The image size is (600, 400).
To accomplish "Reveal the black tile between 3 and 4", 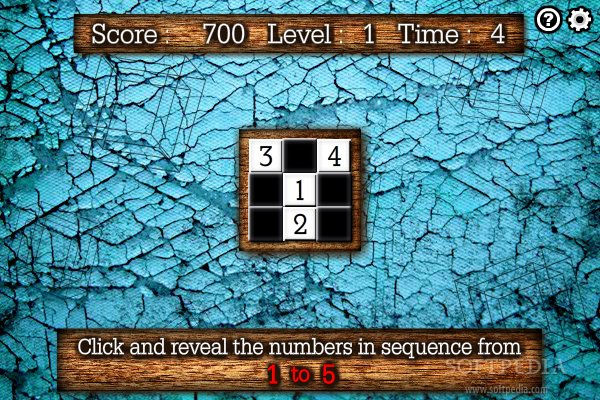I will pos(299,157).
